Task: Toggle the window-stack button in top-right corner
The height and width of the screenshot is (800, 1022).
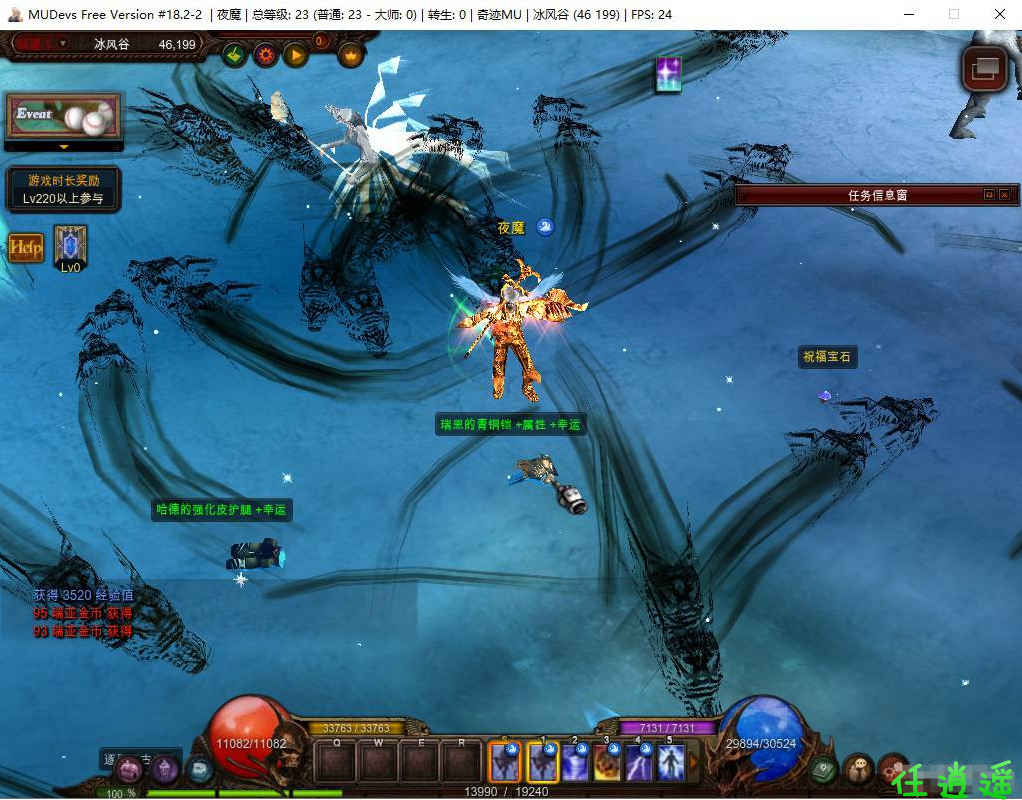Action: coord(984,69)
